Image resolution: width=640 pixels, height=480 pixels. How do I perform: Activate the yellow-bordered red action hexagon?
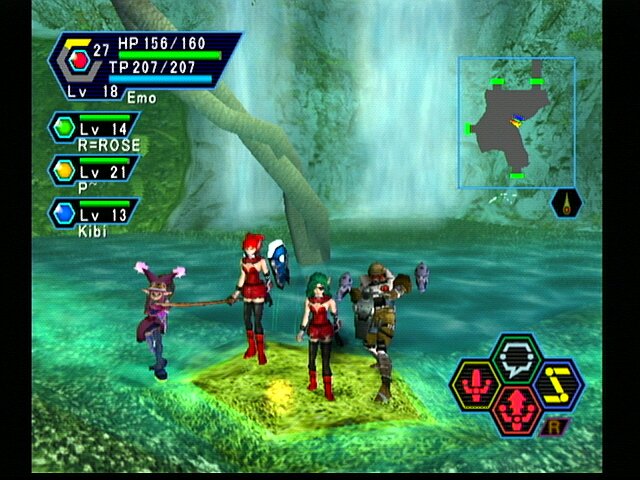474,383
